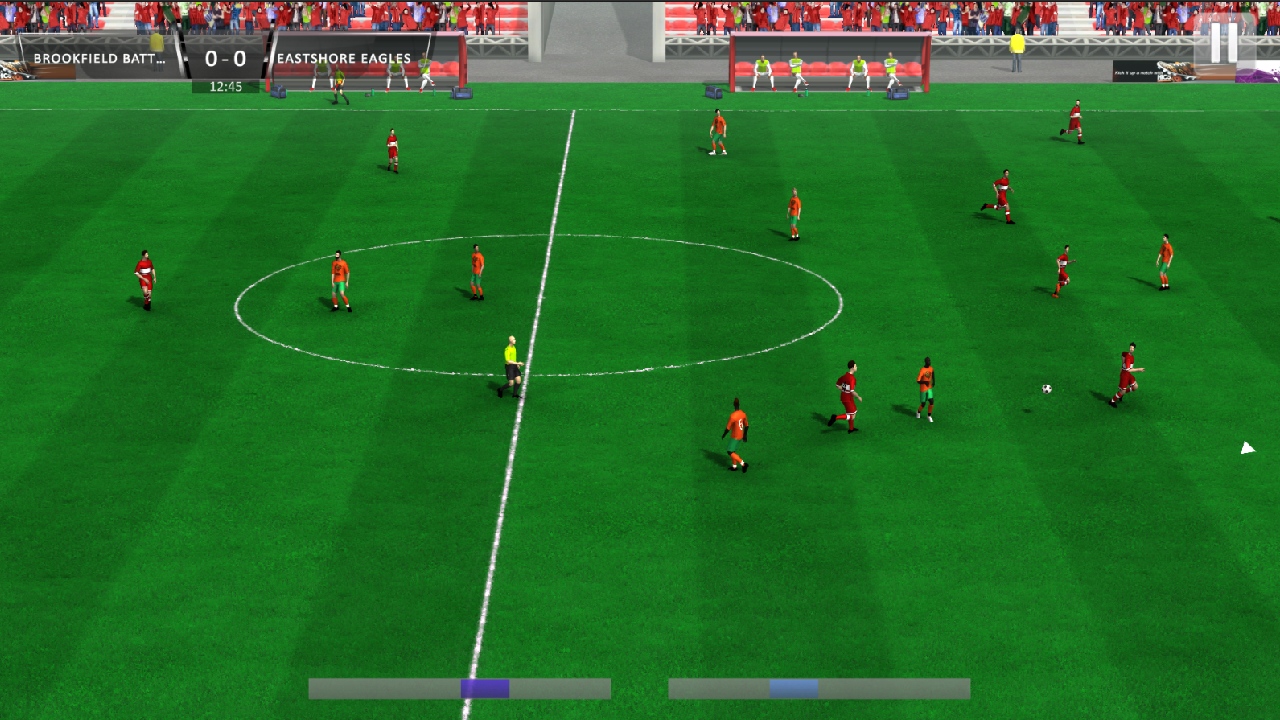1280x720 pixels.
Task: Click the clock panel below the score
Action: (227, 86)
